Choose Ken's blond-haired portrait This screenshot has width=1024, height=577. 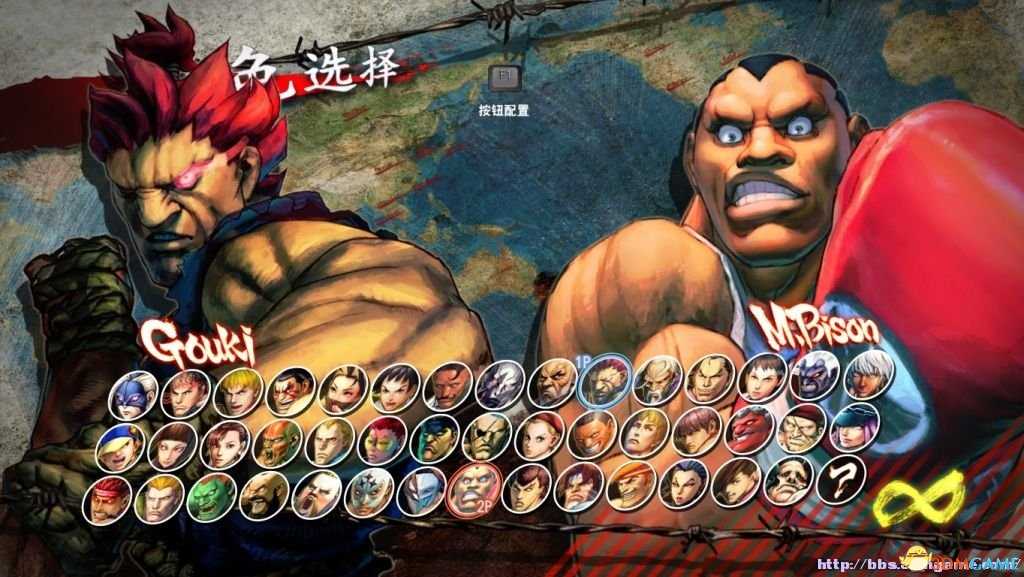237,391
